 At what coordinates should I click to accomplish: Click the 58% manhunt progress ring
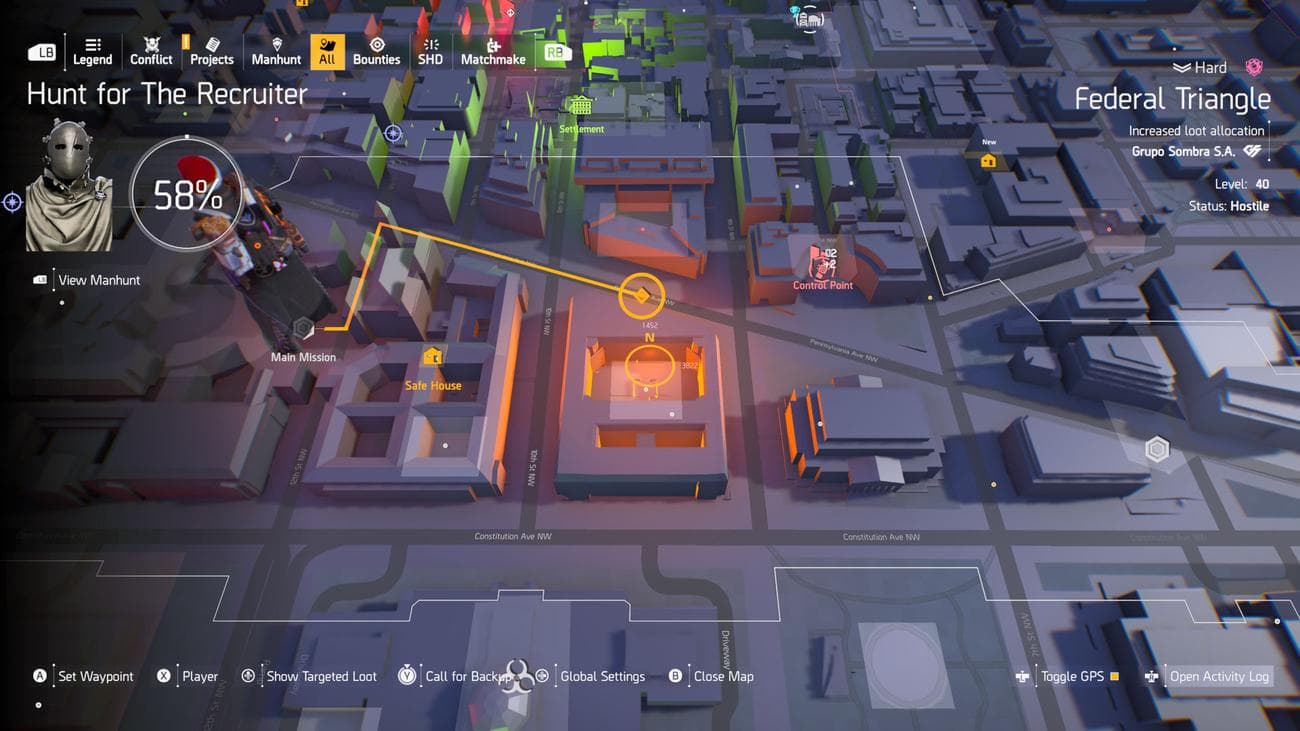click(188, 194)
